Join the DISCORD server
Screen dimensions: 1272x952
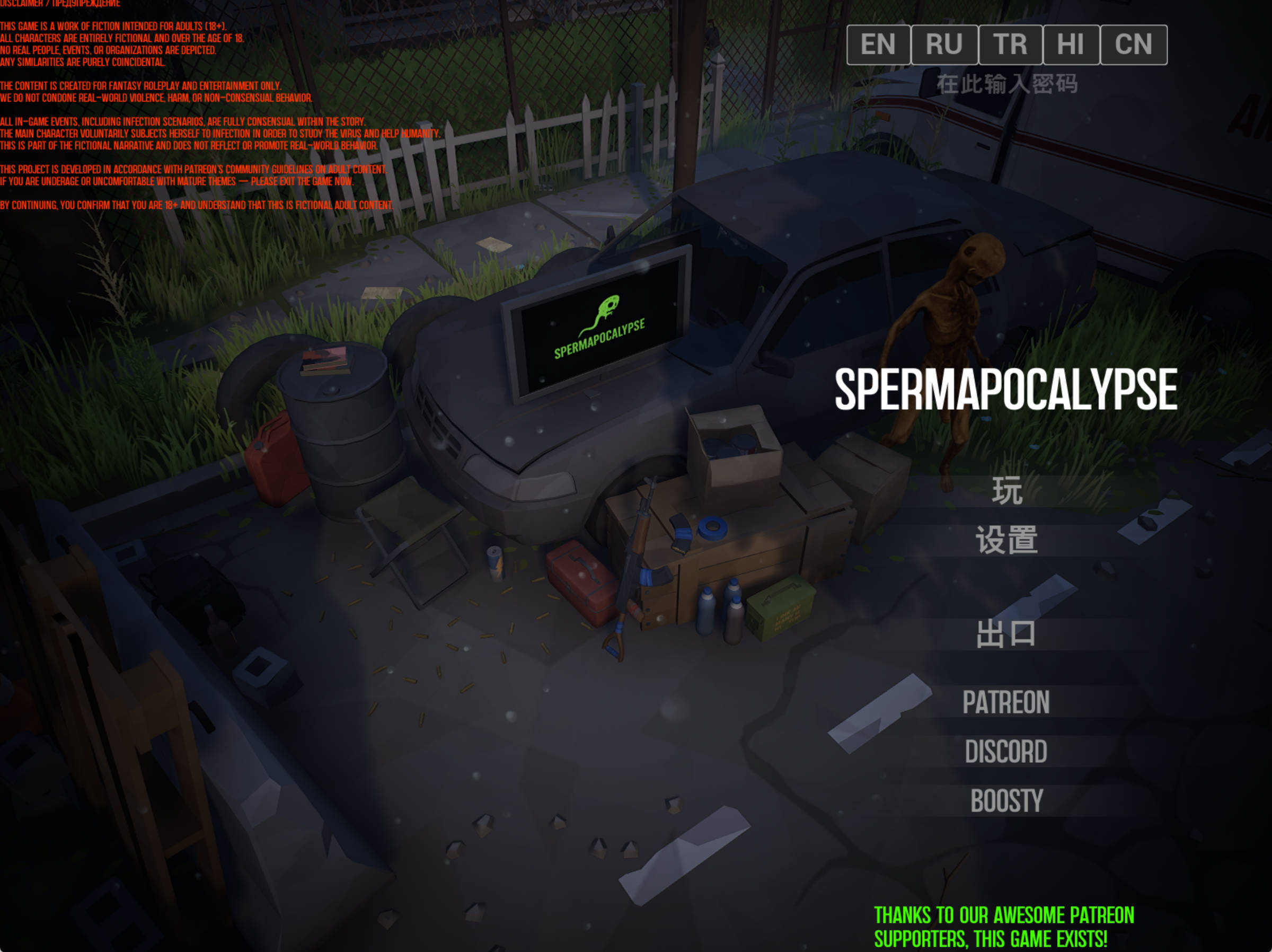(1006, 751)
